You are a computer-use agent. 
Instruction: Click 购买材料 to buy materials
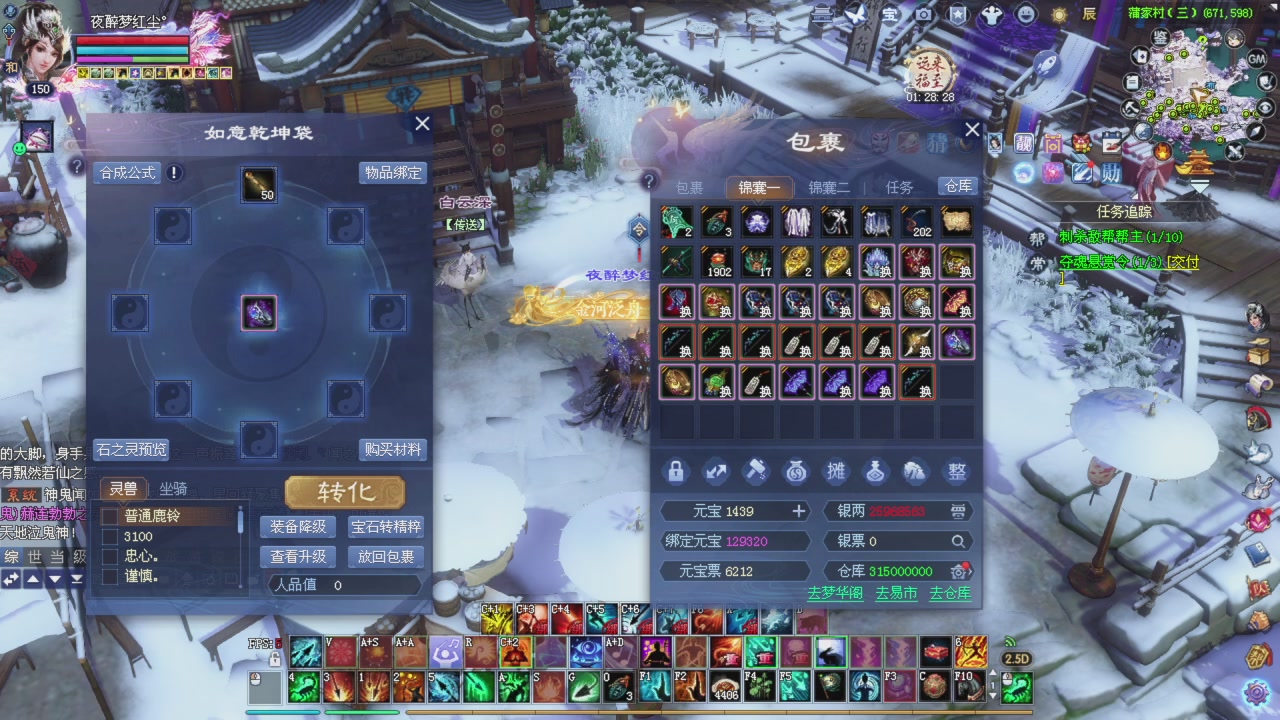pyautogui.click(x=393, y=450)
